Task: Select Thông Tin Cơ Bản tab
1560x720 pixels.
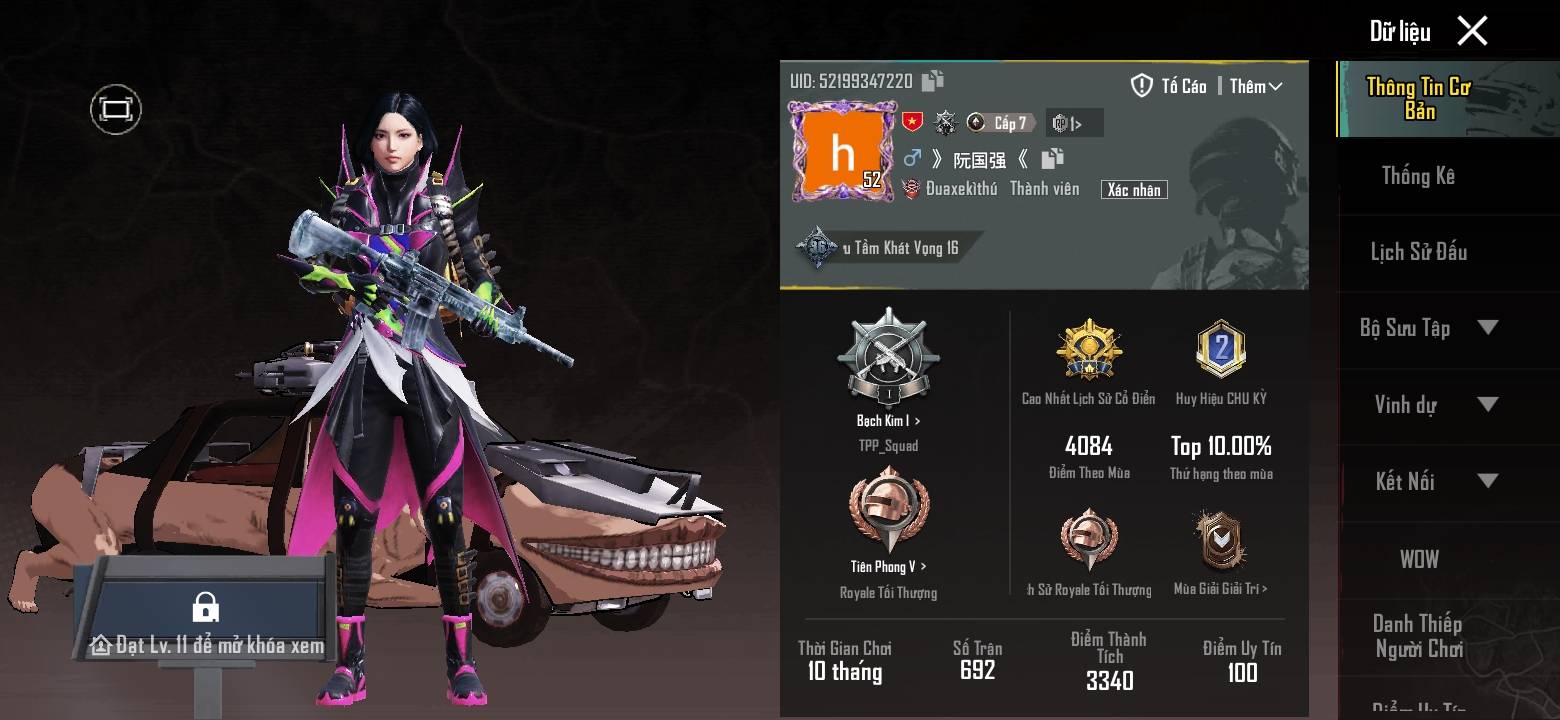Action: 1418,99
